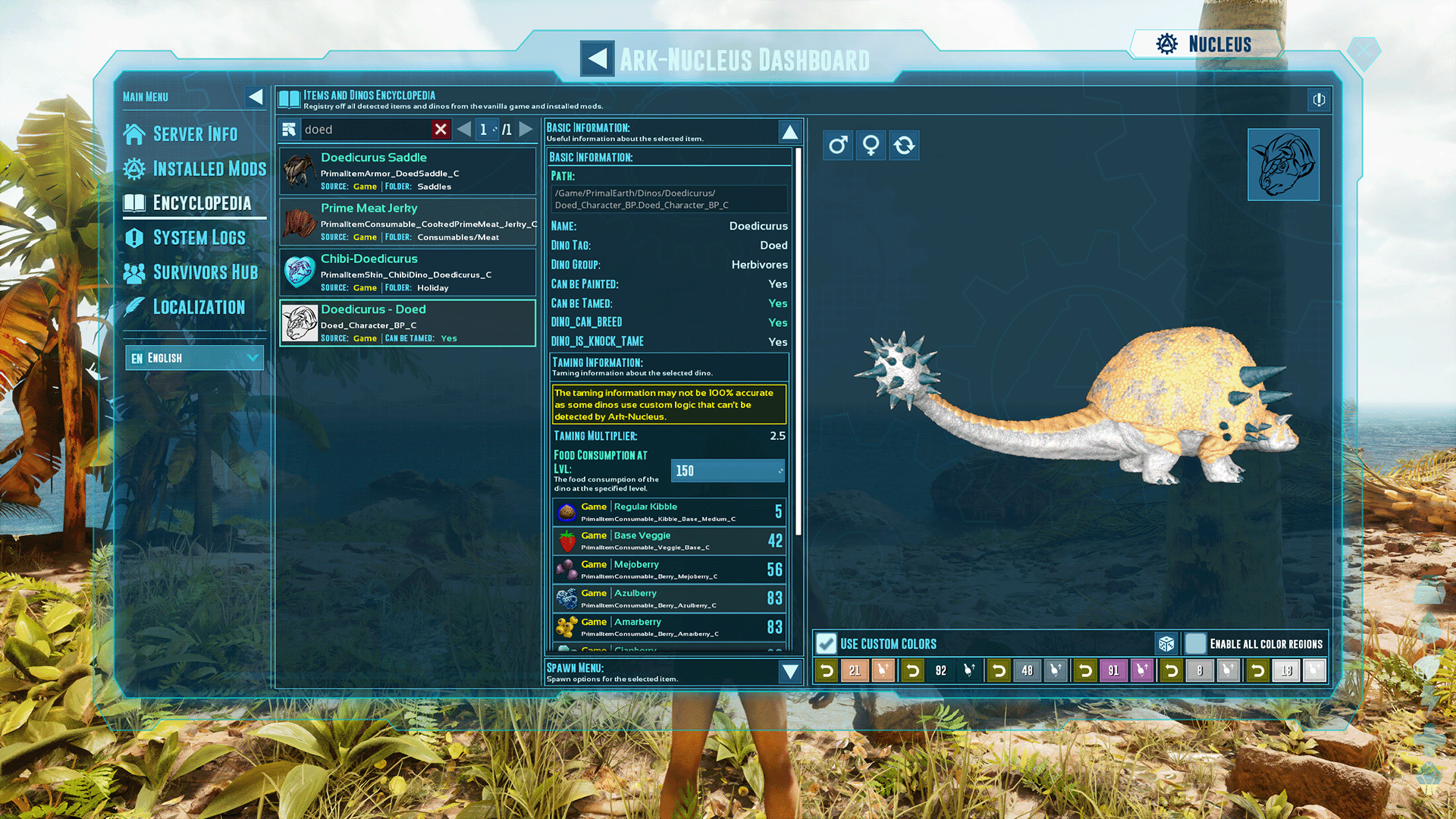The height and width of the screenshot is (819, 1456).
Task: Randomize colors with the dice button
Action: (x=1166, y=644)
